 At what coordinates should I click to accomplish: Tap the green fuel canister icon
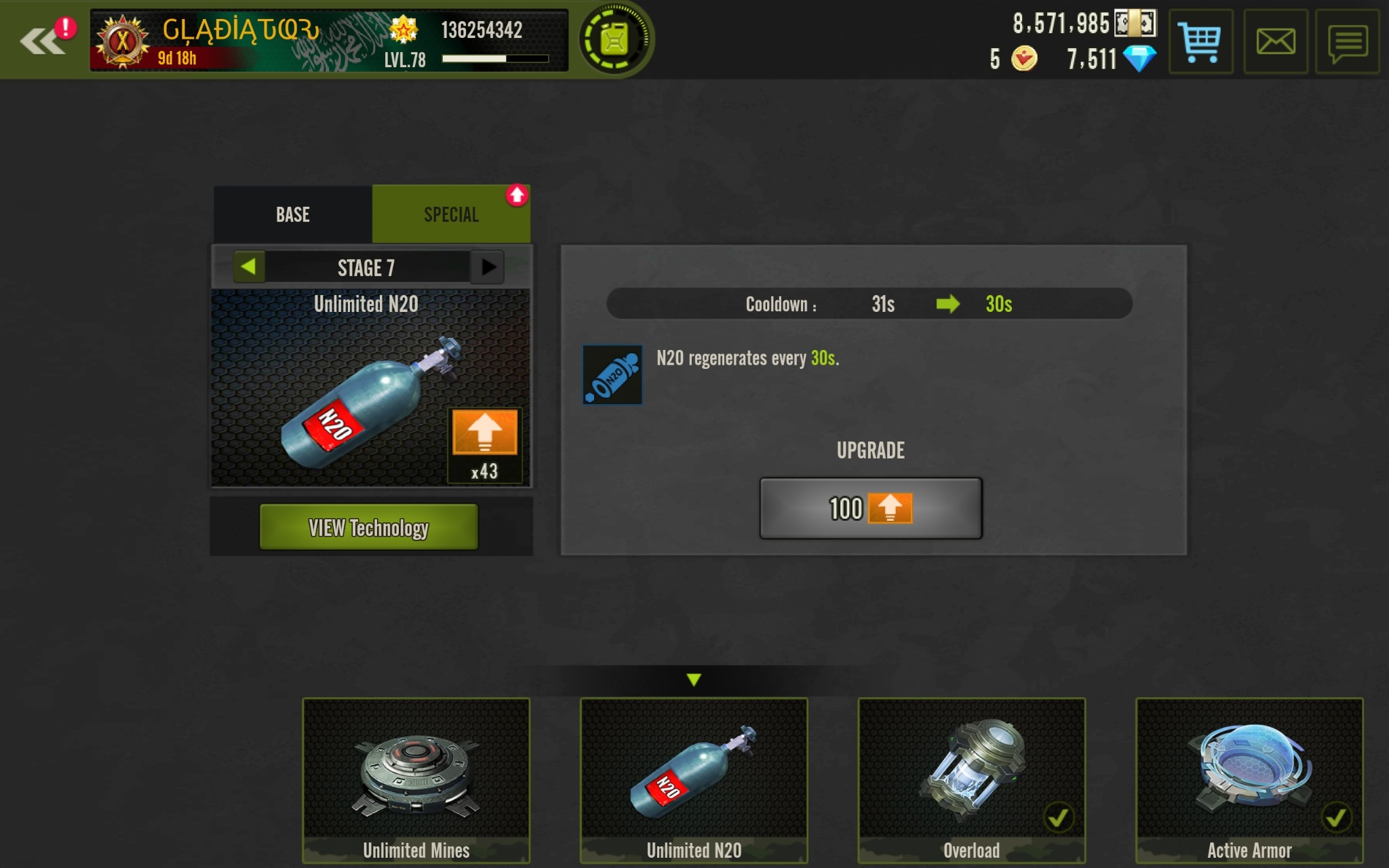tap(614, 41)
